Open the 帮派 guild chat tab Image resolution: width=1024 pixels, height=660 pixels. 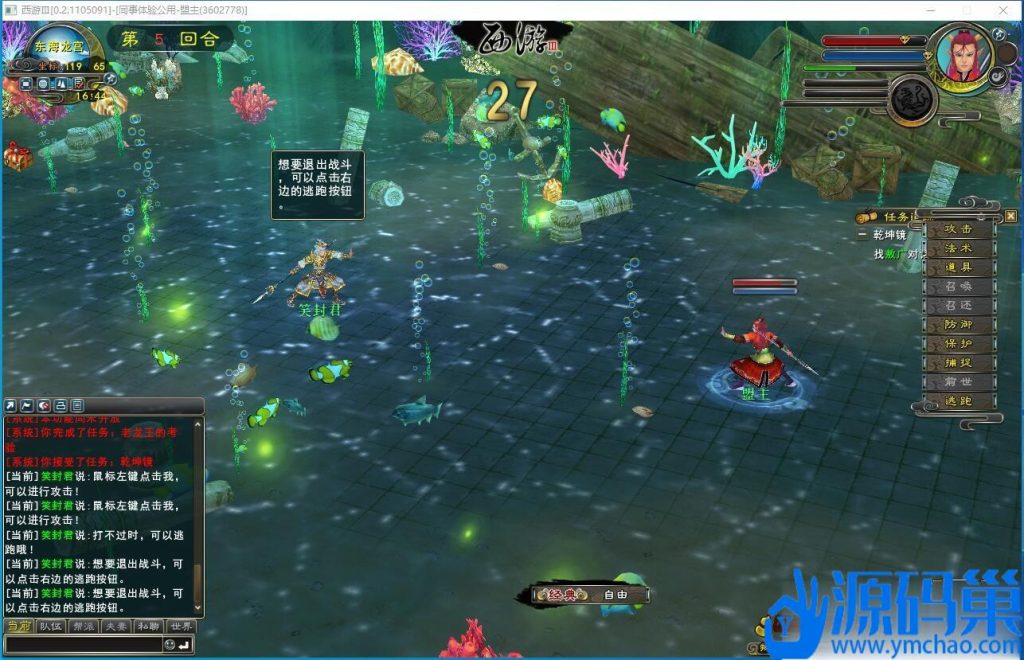click(83, 627)
